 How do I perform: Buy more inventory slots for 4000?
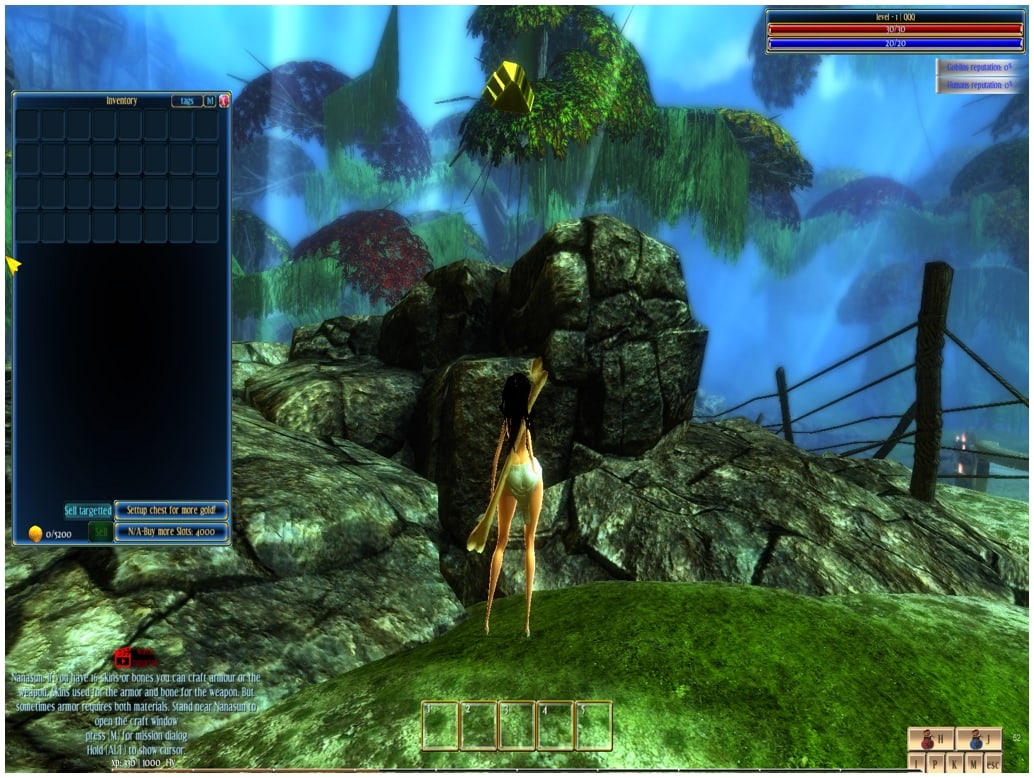click(171, 532)
